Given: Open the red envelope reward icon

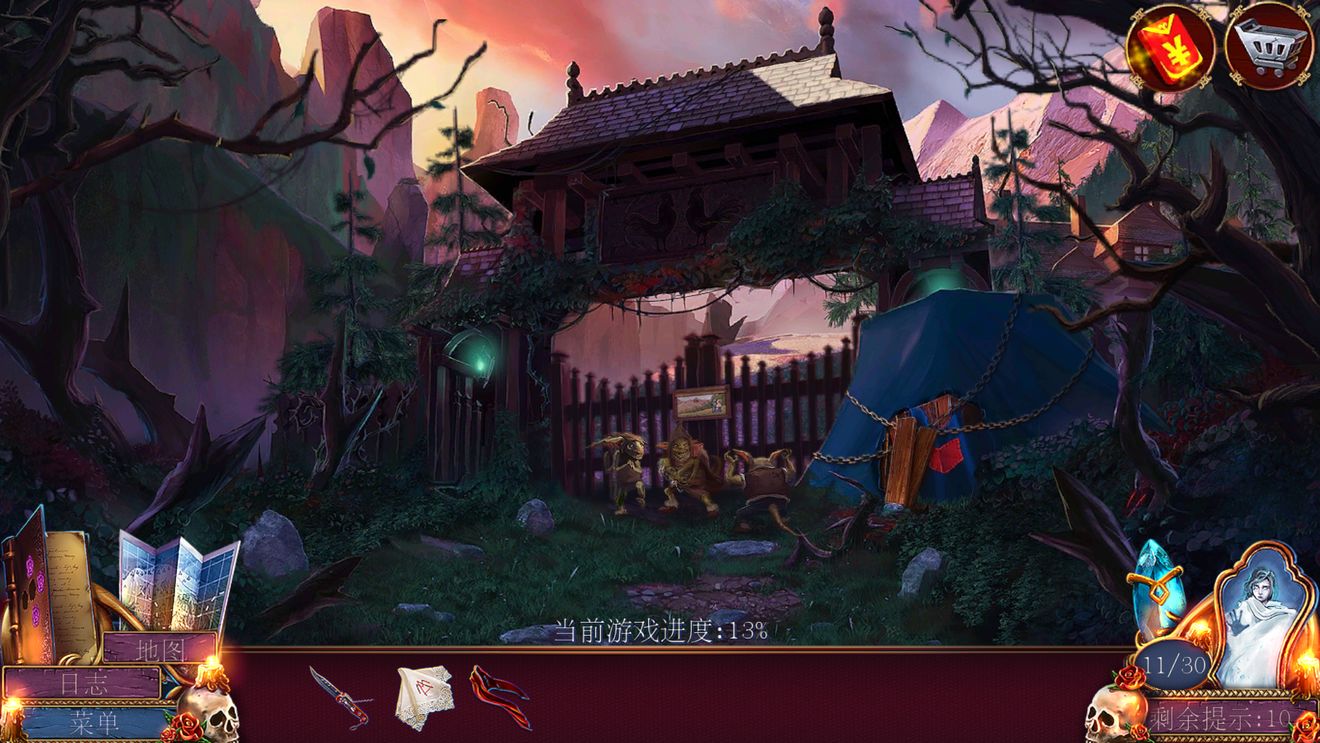Looking at the screenshot, I should [1170, 47].
